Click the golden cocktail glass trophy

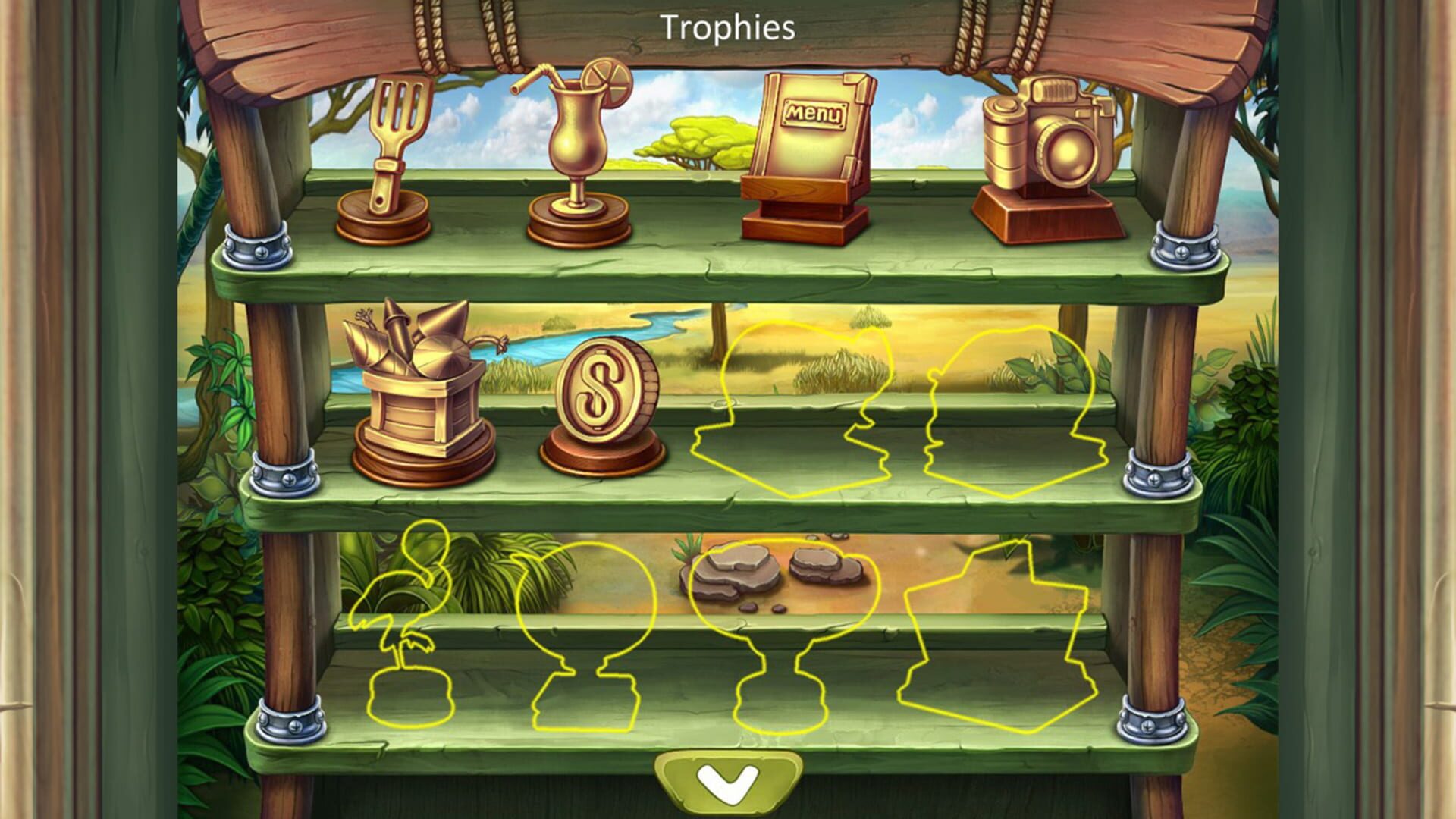pos(576,144)
